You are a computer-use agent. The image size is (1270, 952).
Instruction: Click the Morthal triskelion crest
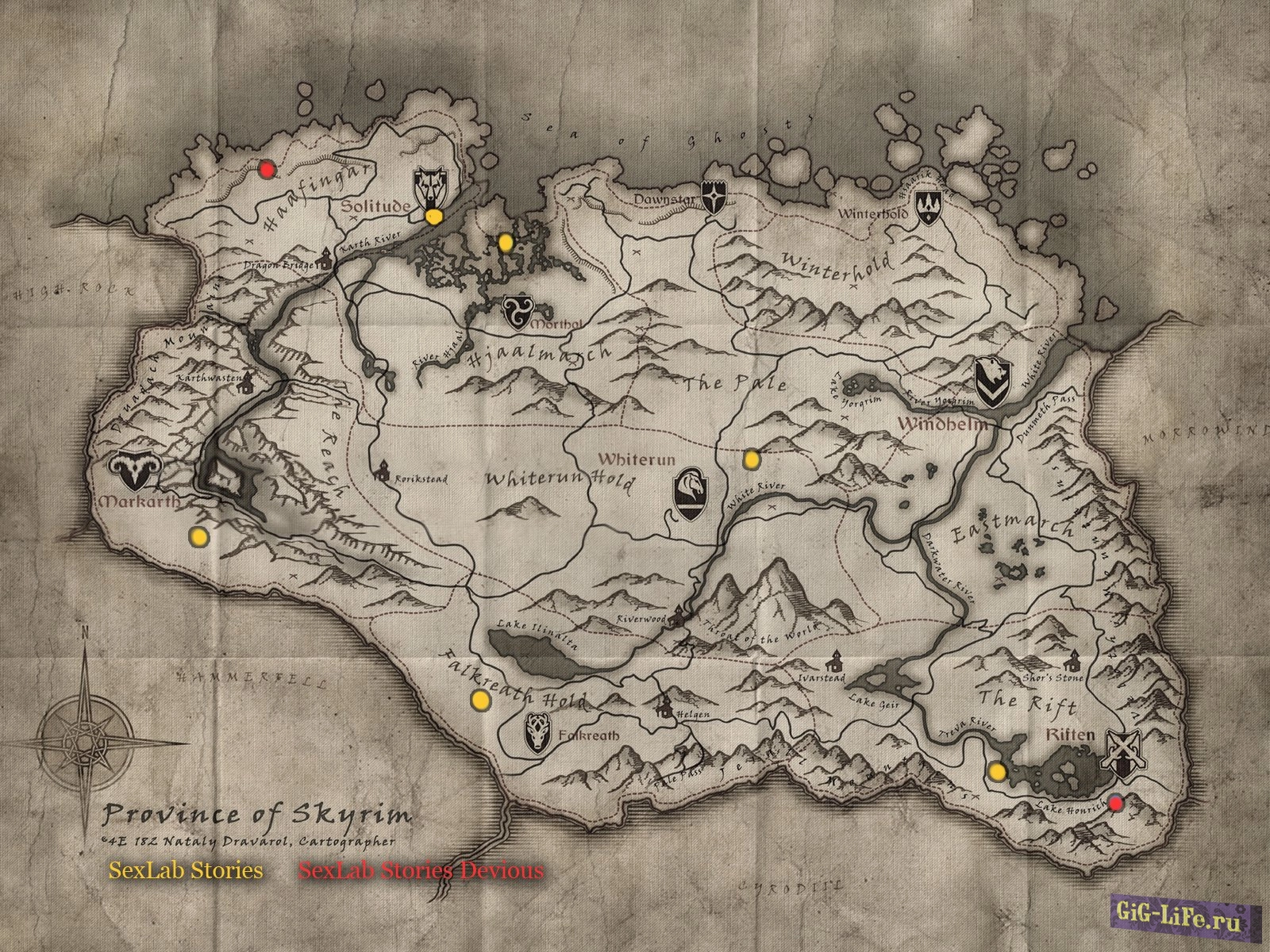coord(517,311)
